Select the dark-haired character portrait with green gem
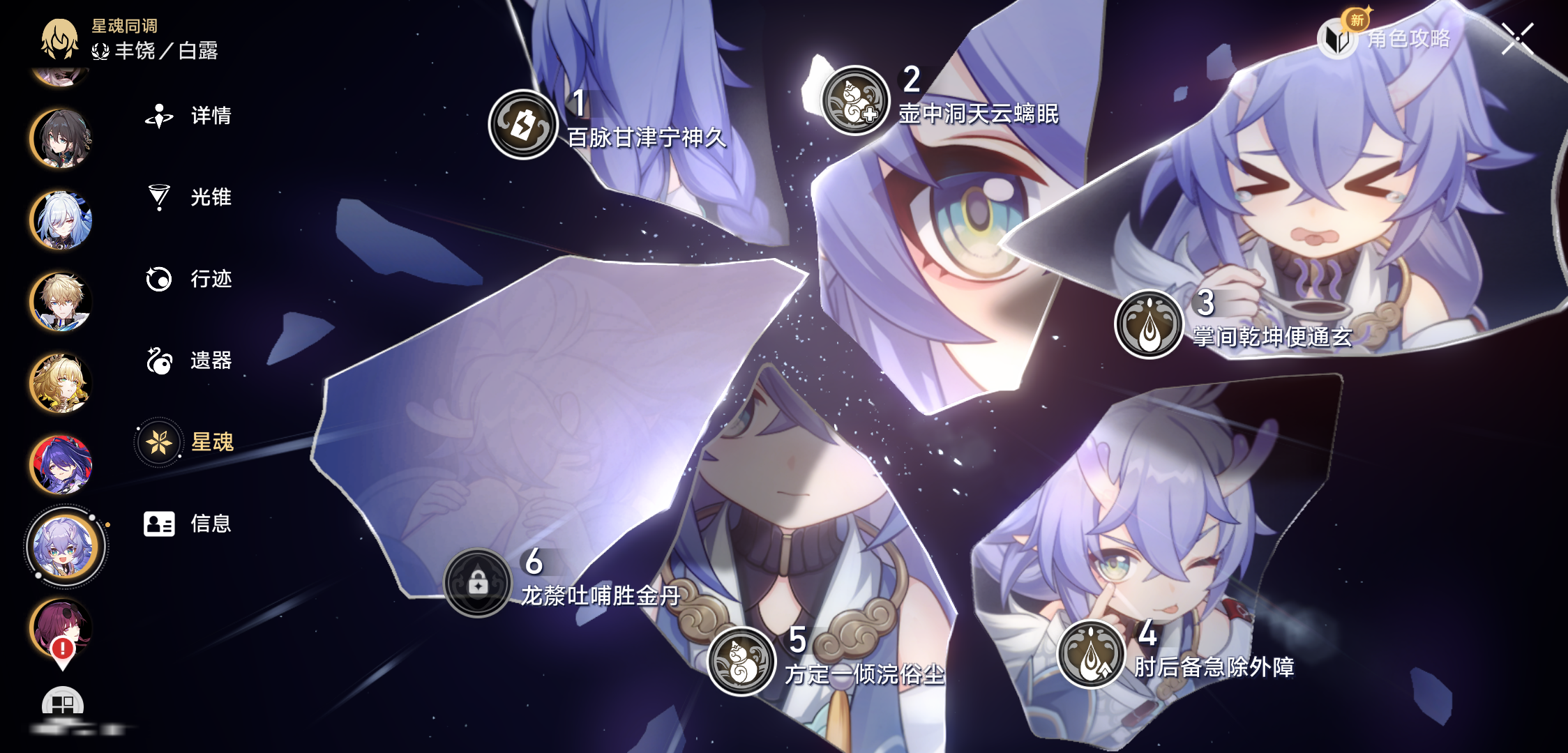The image size is (1568, 753). coord(61,139)
